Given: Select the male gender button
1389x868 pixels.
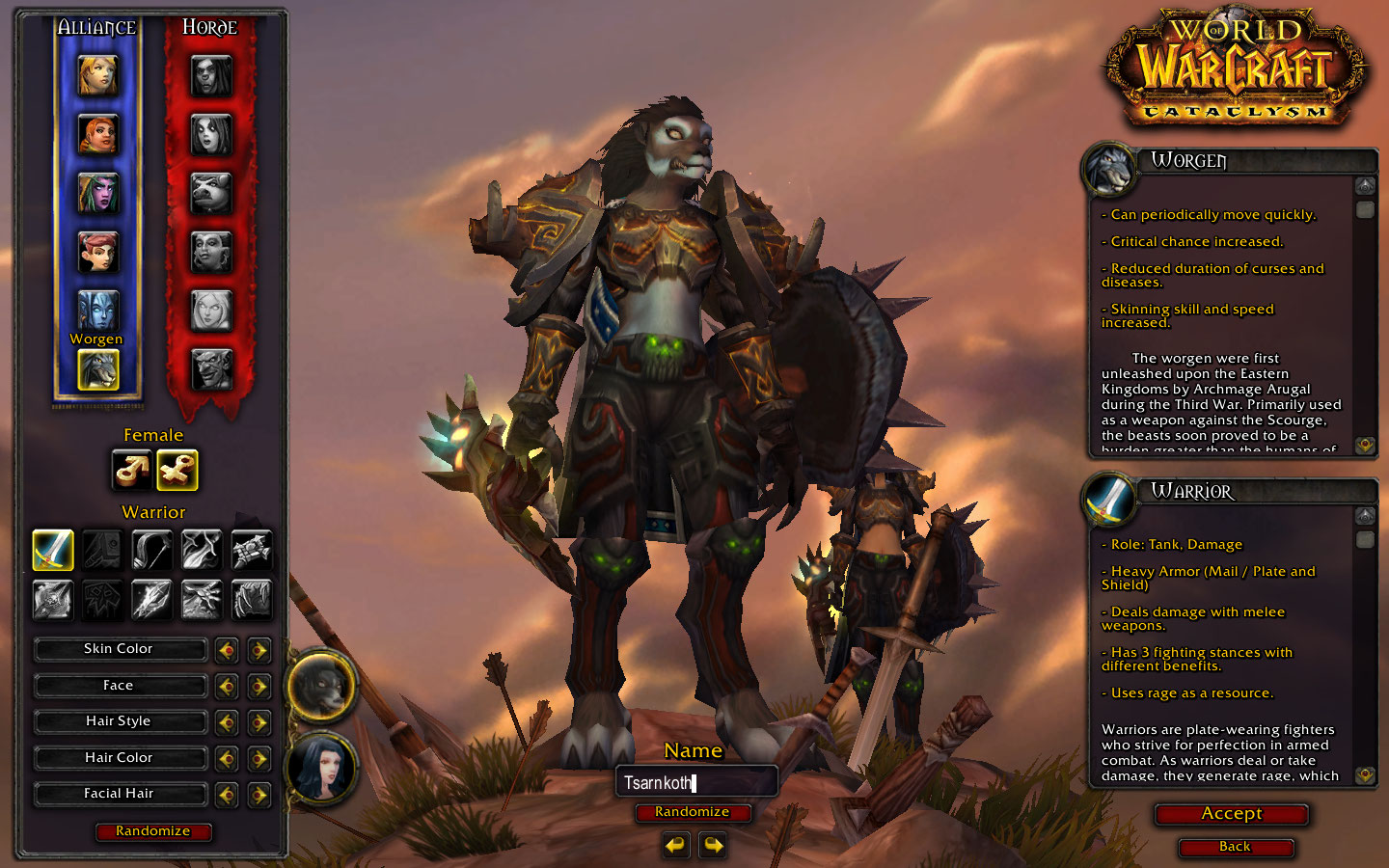Looking at the screenshot, I should (x=132, y=471).
